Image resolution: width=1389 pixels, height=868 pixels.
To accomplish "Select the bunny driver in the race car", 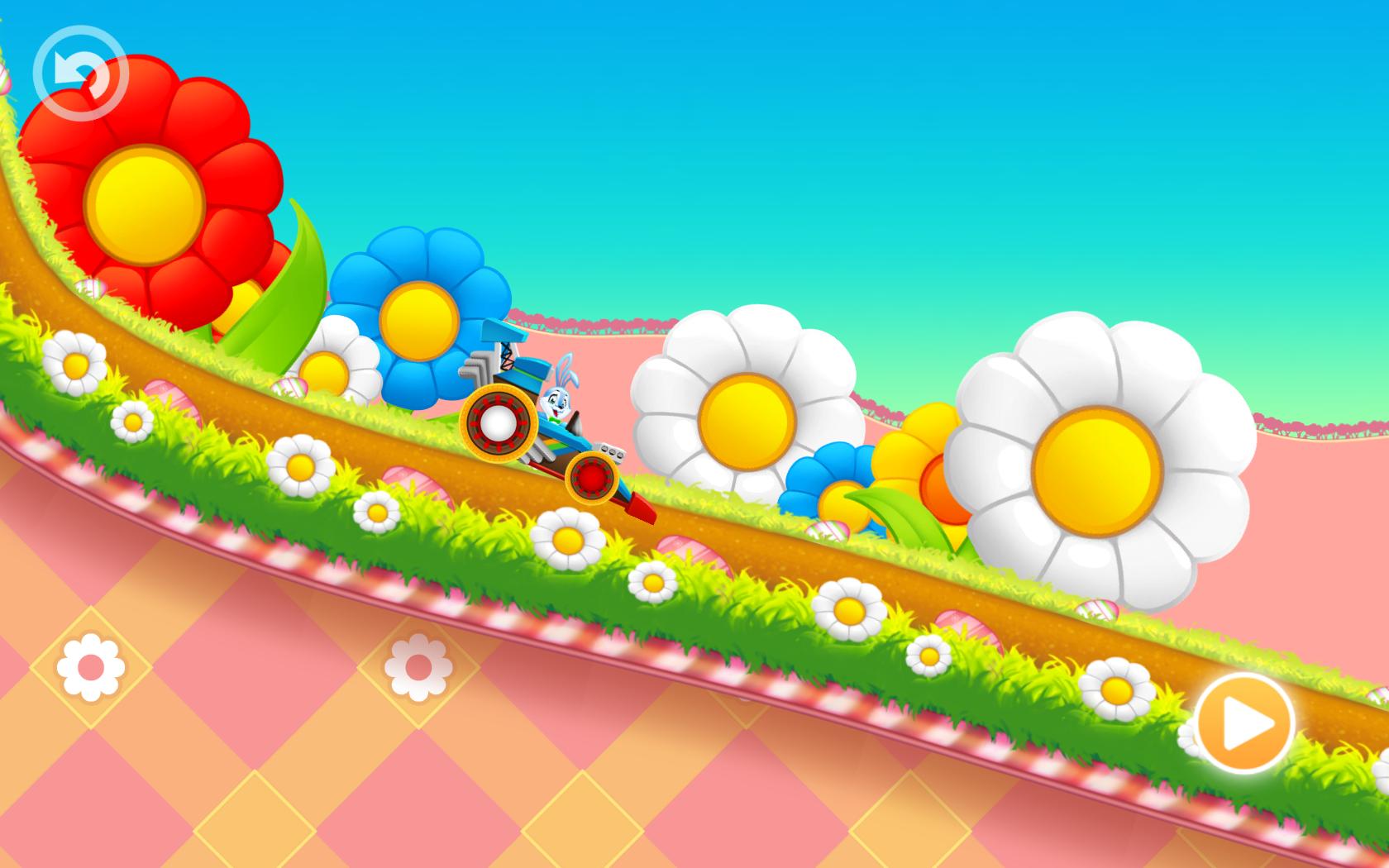I will (559, 401).
